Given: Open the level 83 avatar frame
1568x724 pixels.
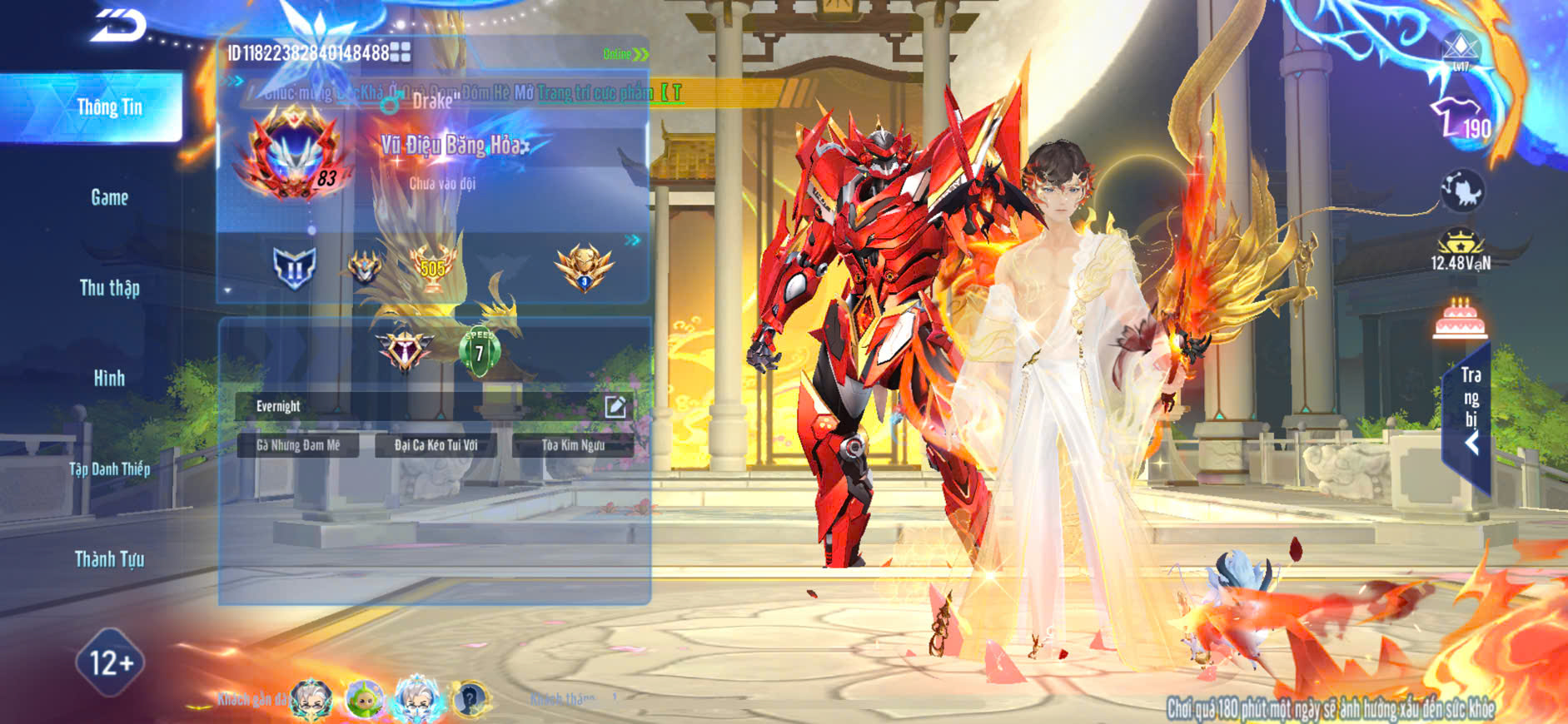Looking at the screenshot, I should click(x=291, y=156).
